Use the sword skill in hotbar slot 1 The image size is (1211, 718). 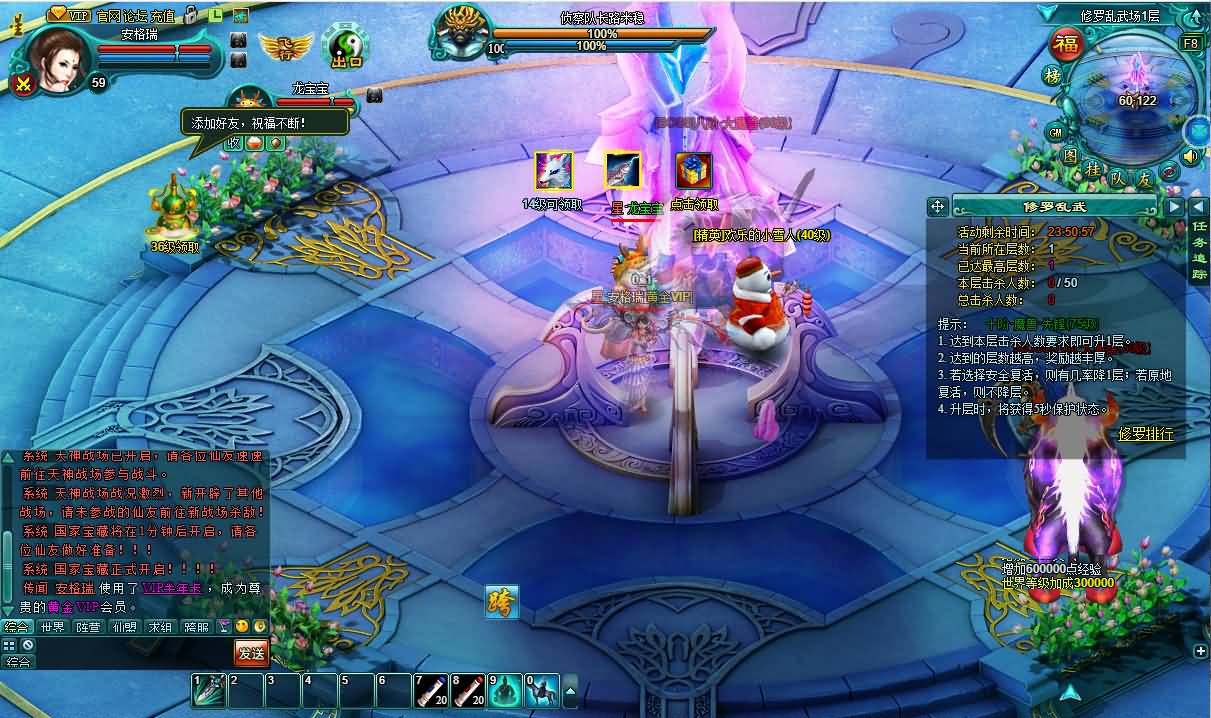(209, 691)
